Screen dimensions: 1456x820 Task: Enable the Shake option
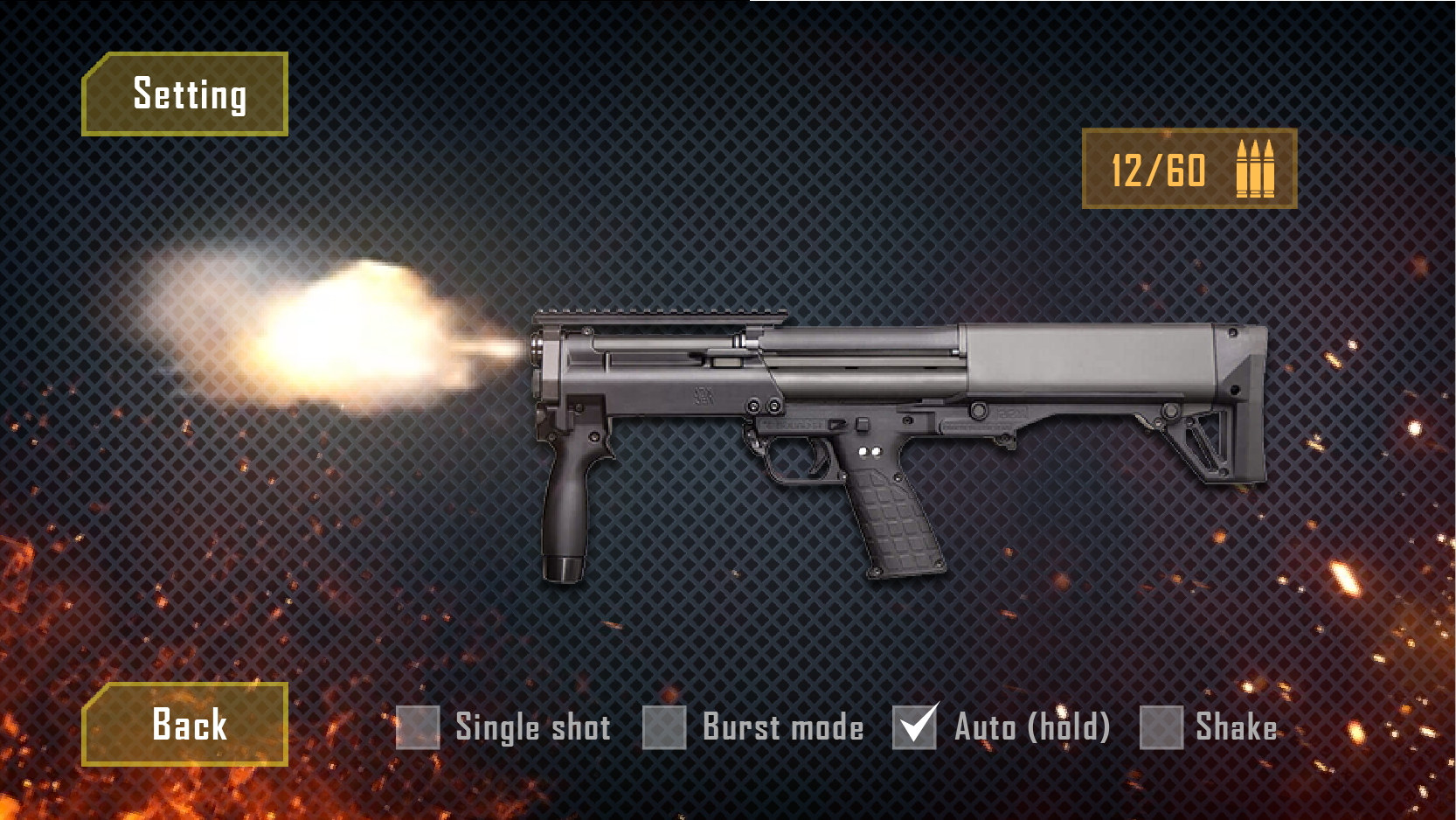point(1160,726)
